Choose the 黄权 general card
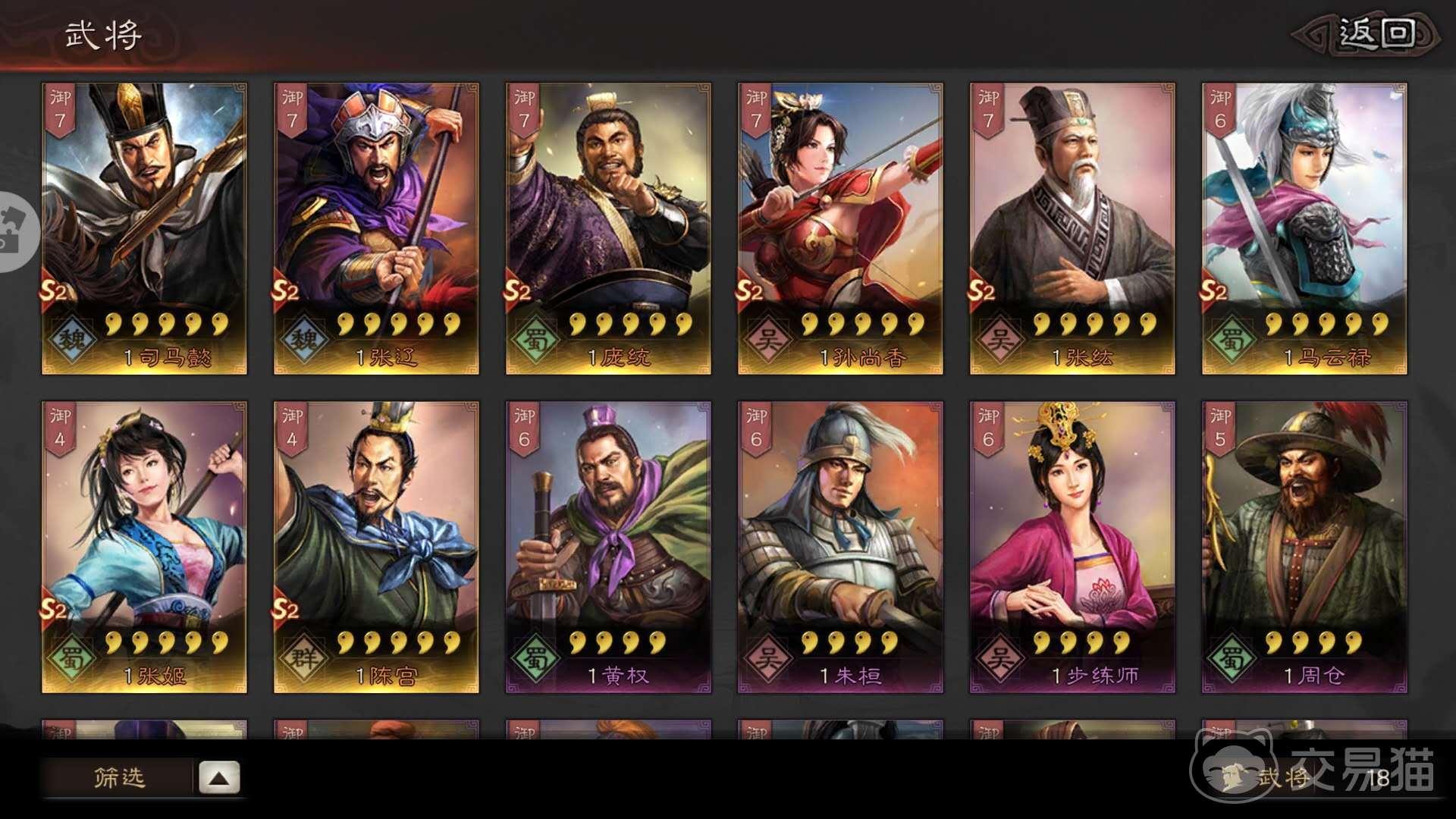 coord(608,546)
